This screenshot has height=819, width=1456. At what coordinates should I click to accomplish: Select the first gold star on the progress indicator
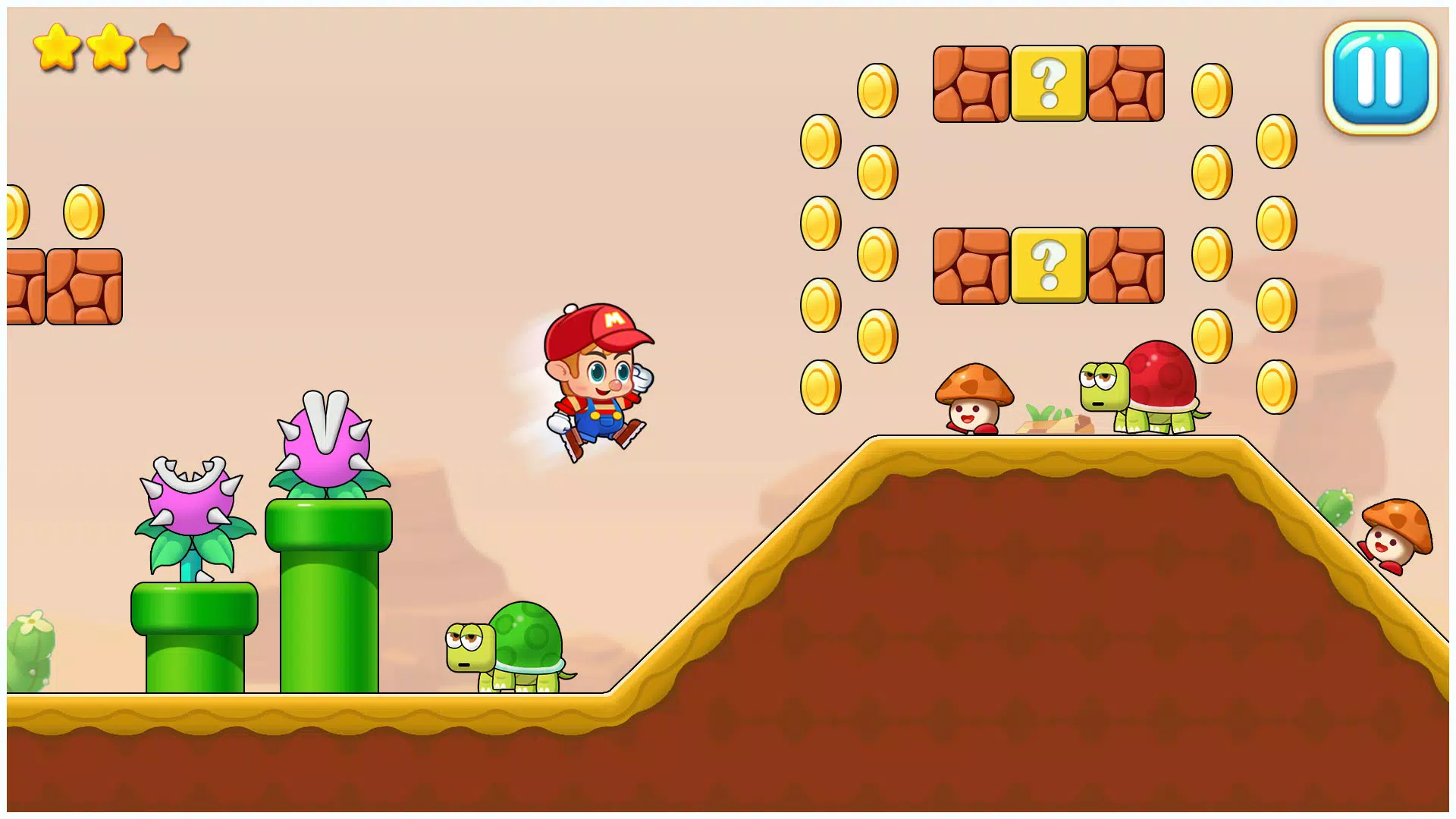point(58,47)
